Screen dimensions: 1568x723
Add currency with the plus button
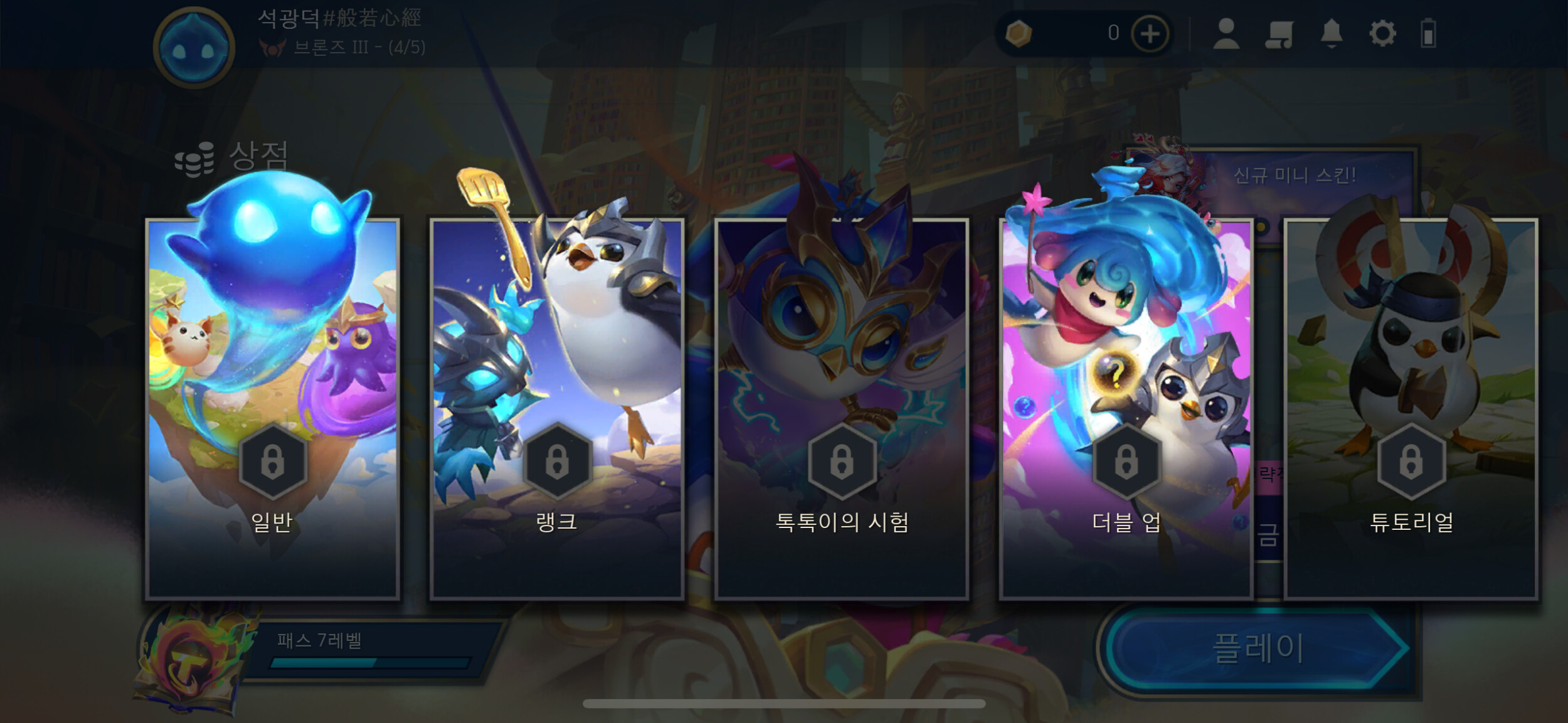tap(1150, 34)
